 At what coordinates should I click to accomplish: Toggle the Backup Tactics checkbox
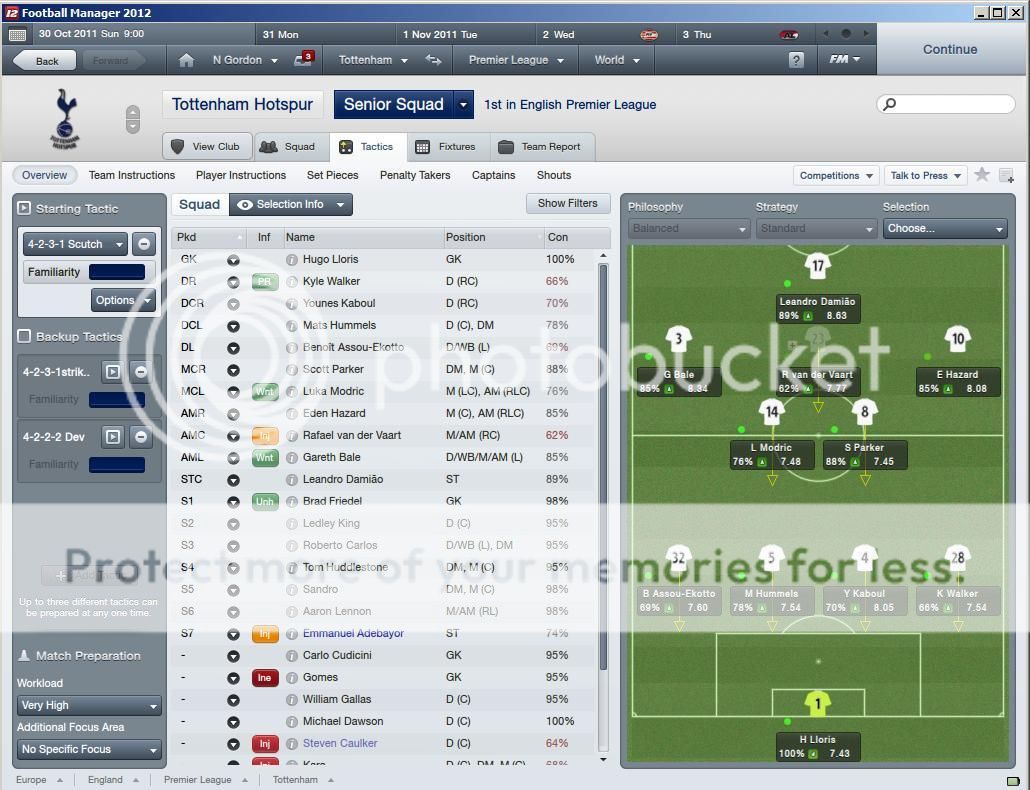[25, 337]
